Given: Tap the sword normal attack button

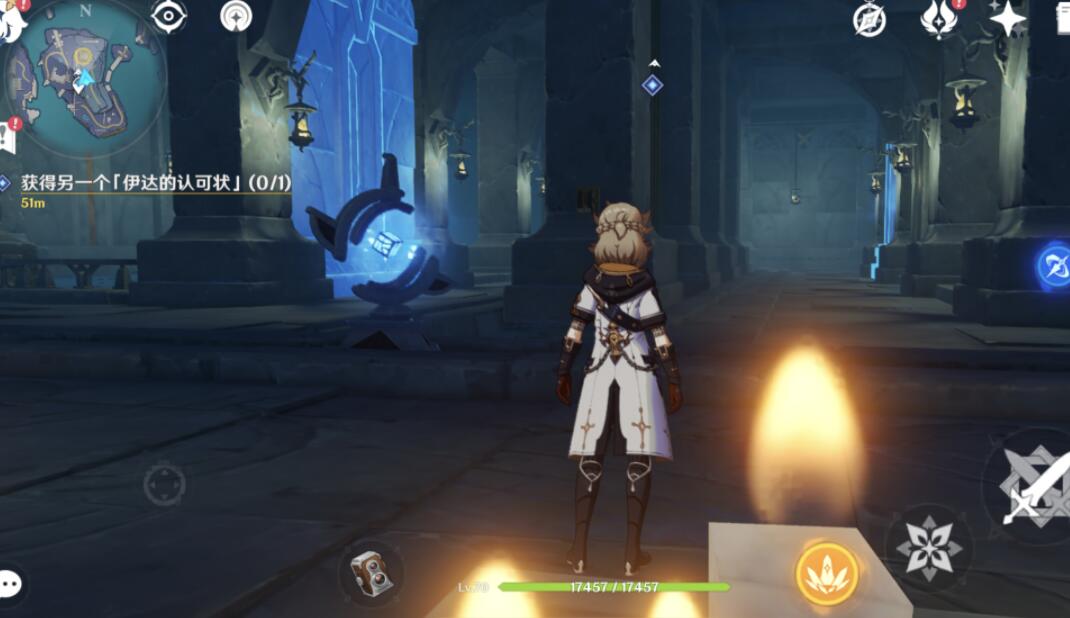Looking at the screenshot, I should (1032, 487).
